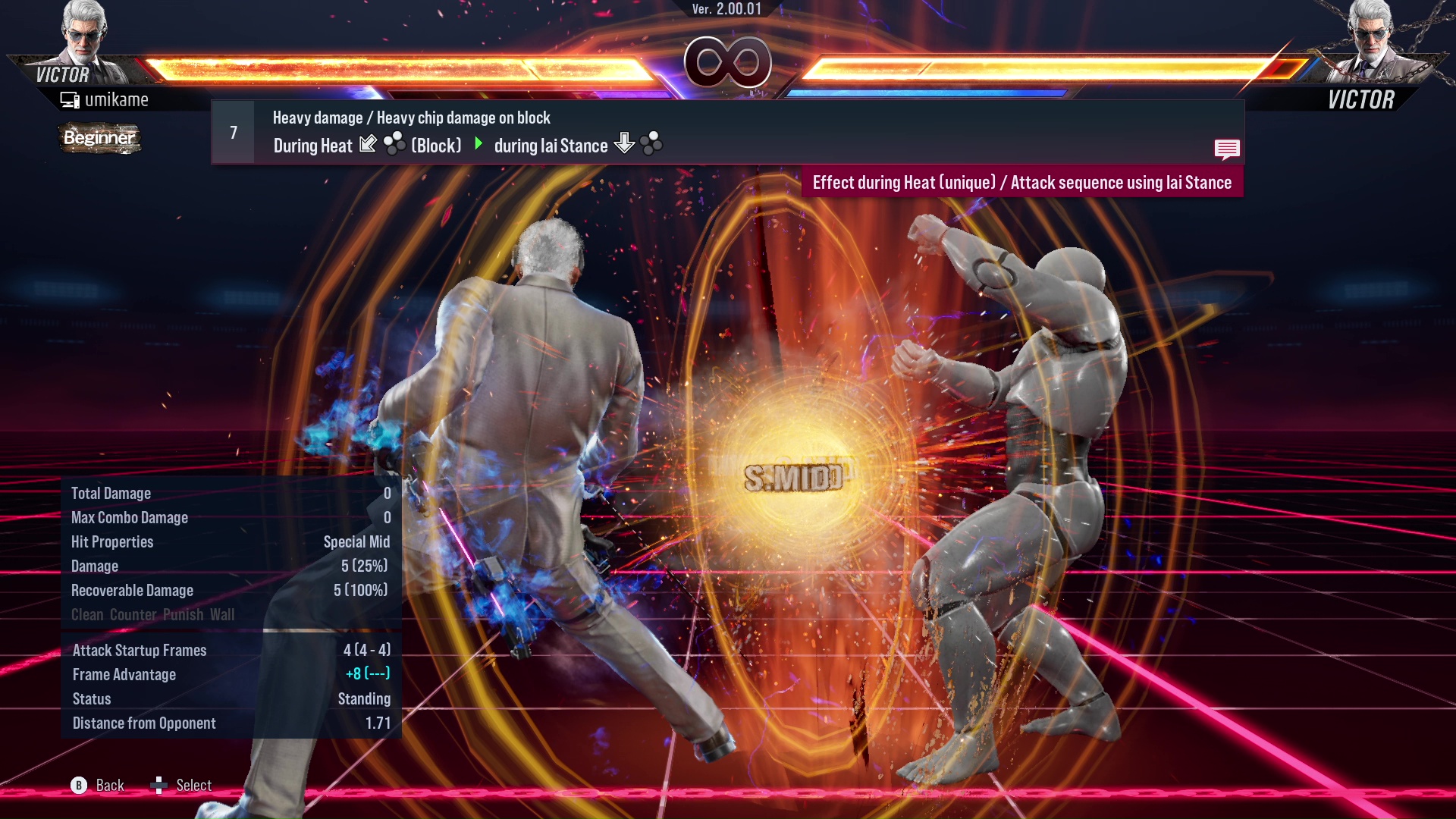Click the monitor display icon beside umikame
This screenshot has height=819, width=1456.
[69, 99]
